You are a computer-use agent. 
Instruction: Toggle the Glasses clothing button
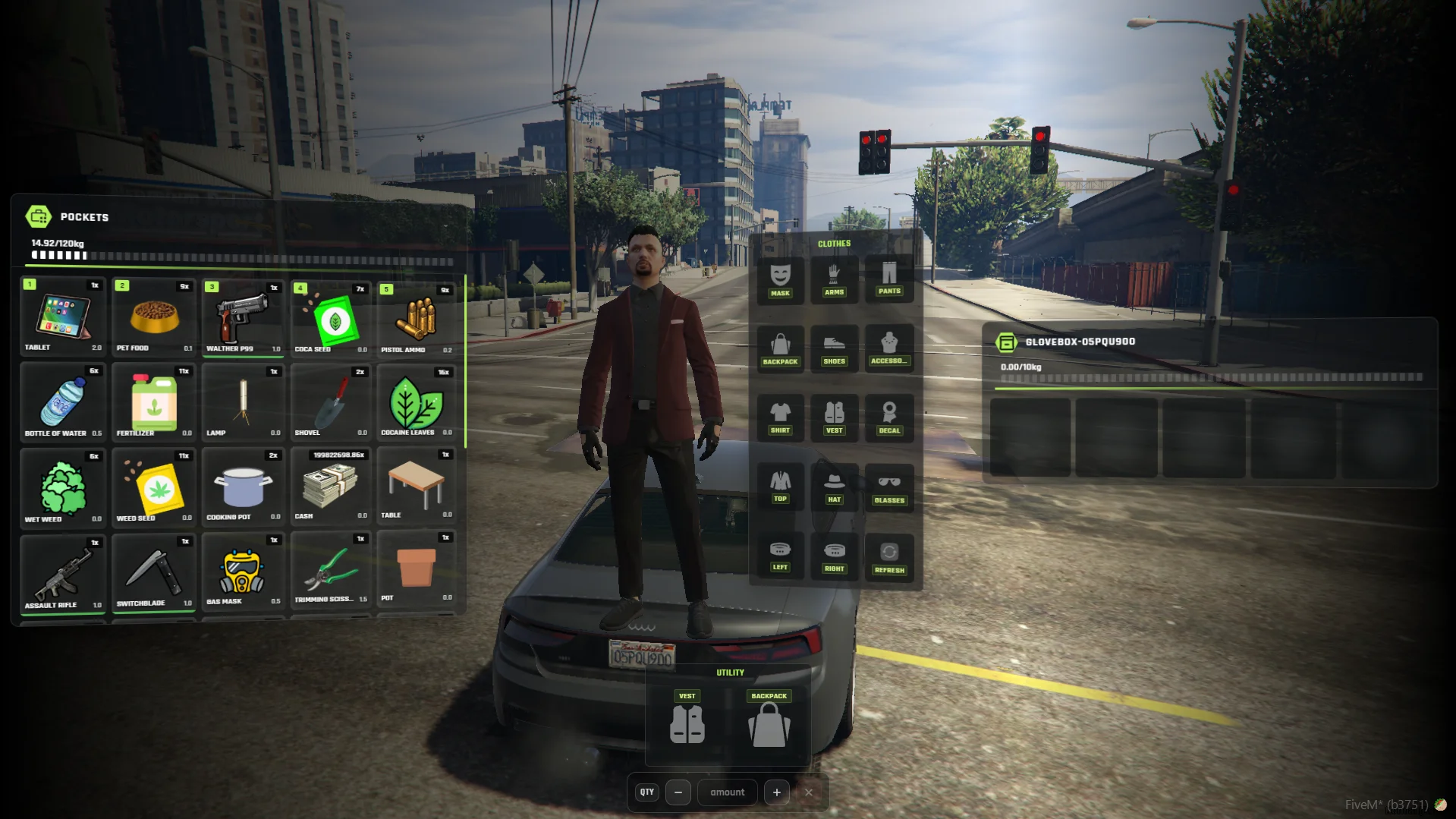pyautogui.click(x=889, y=487)
